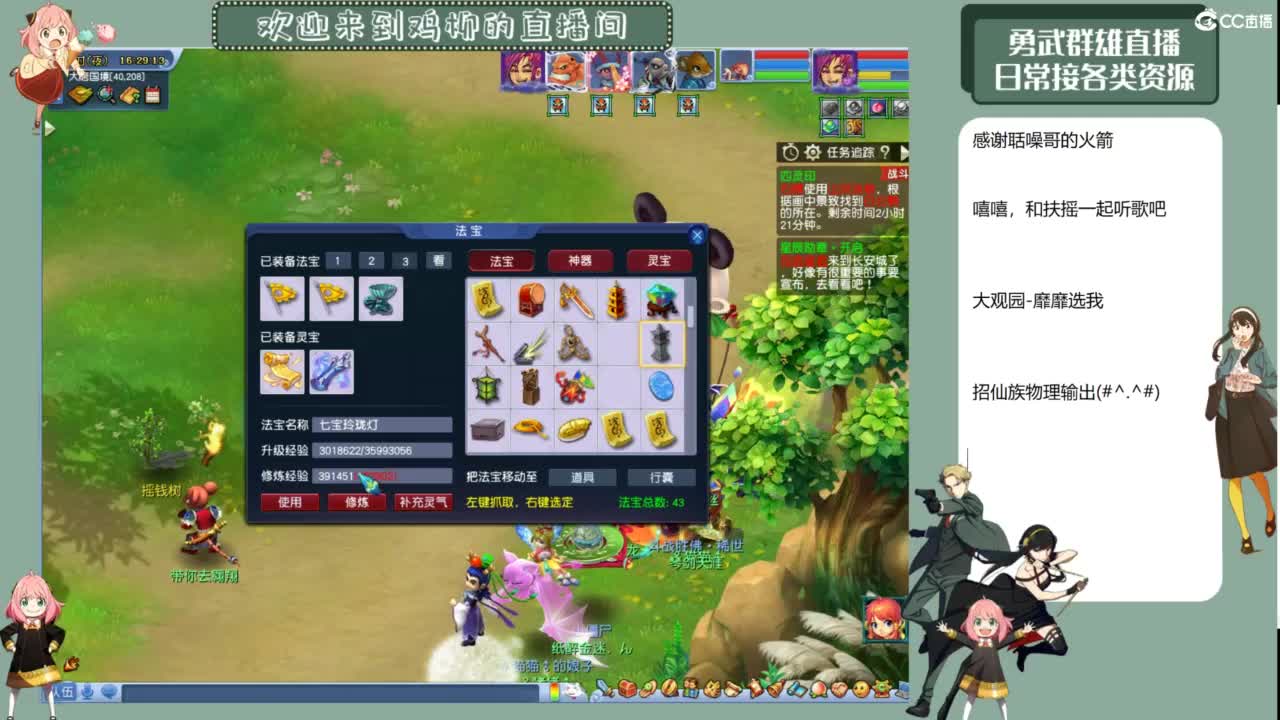Click the arrow after the task tracker question mark

point(905,152)
